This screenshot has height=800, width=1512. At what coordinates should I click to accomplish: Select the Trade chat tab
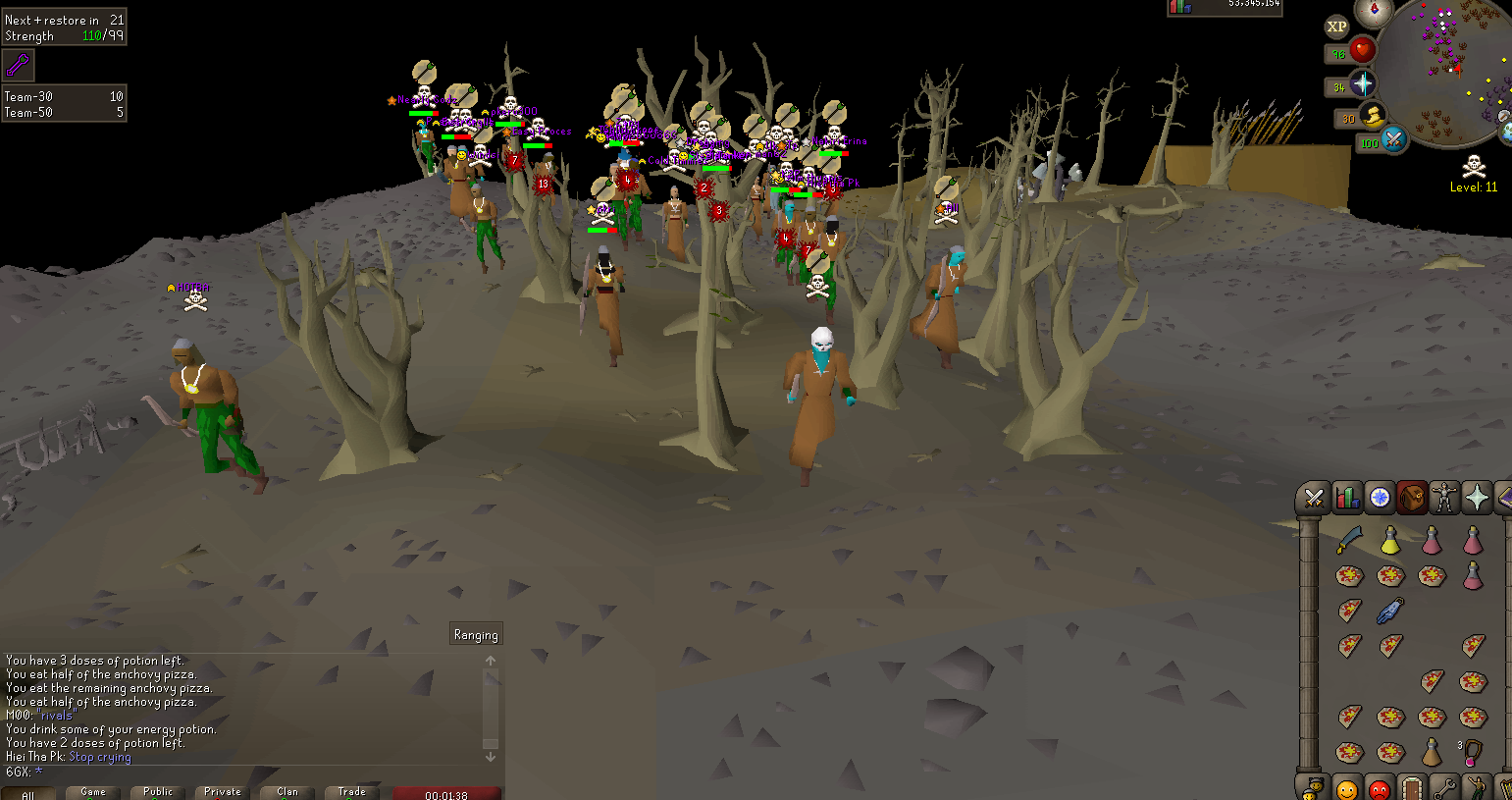point(350,792)
